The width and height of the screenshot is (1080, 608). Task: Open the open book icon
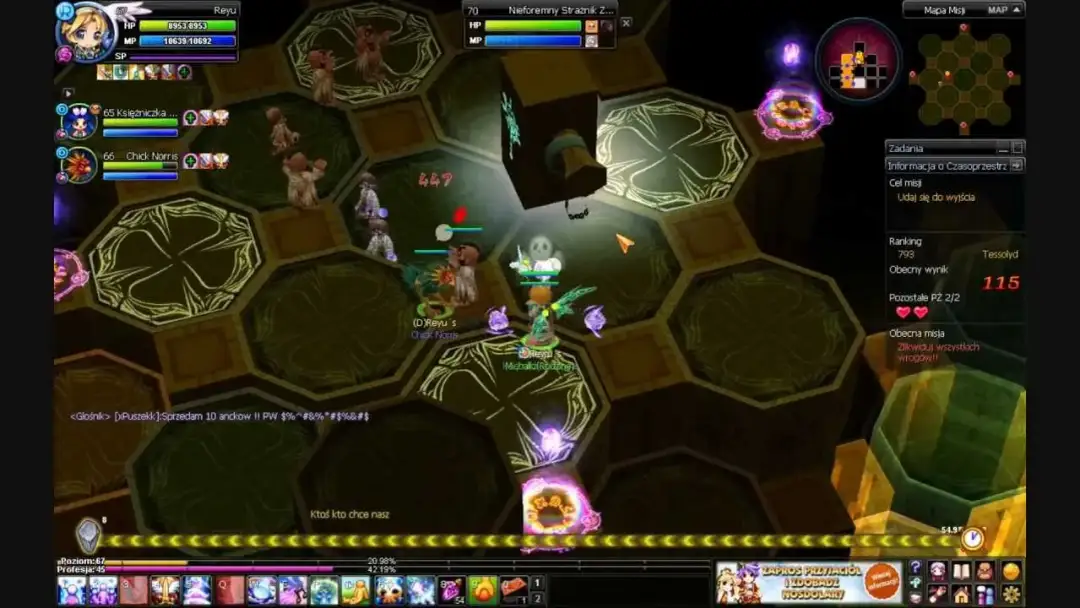962,571
